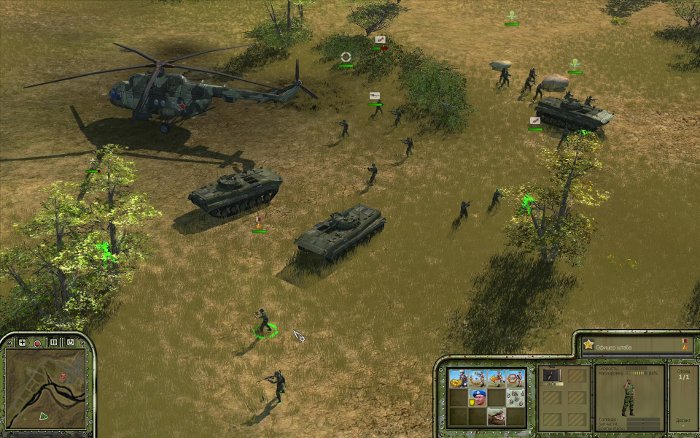Viewport: 700px width, 438px height.
Task: Click the tactical minimap
Action: [x=45, y=390]
